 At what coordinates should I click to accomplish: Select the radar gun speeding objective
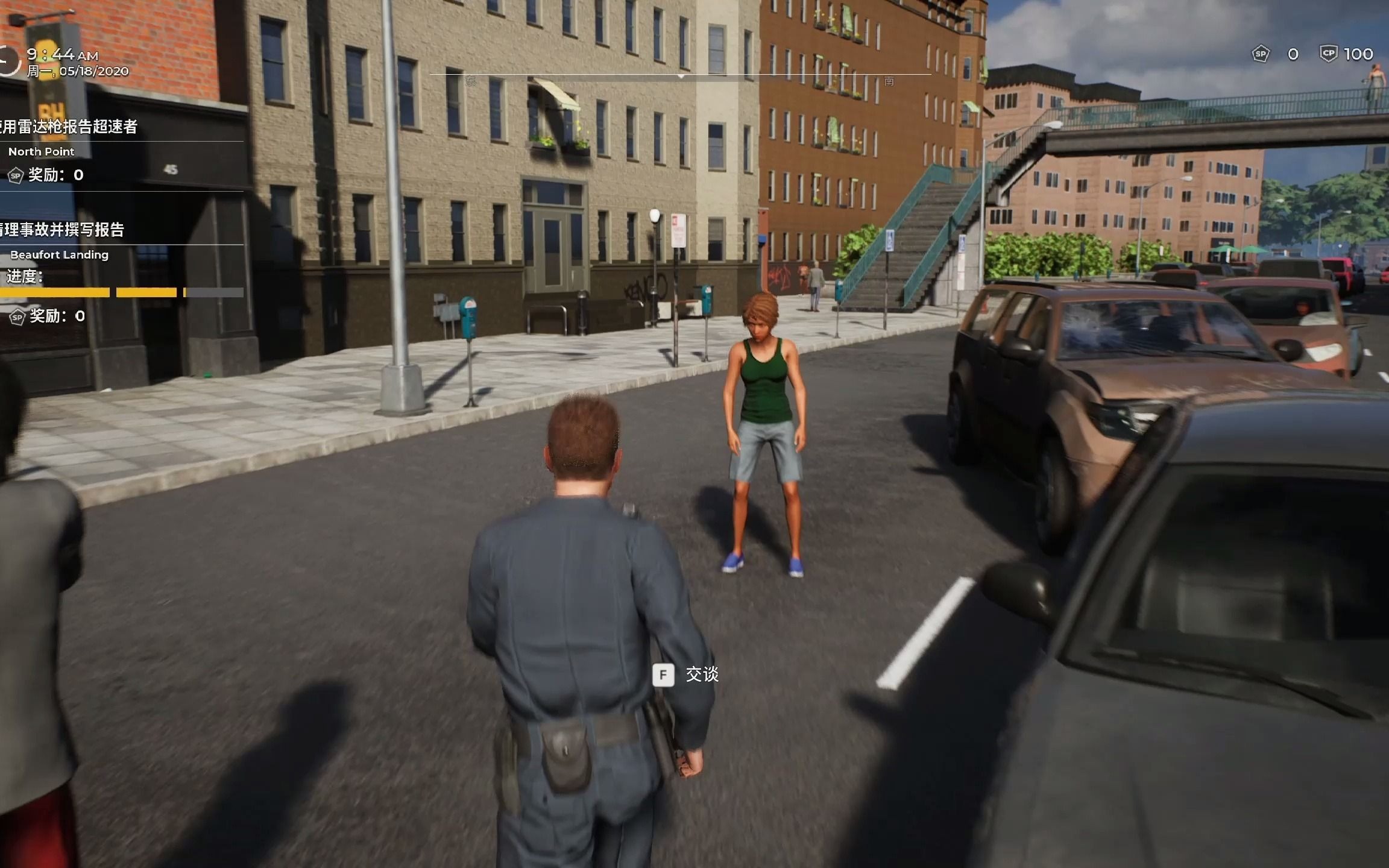[69, 127]
